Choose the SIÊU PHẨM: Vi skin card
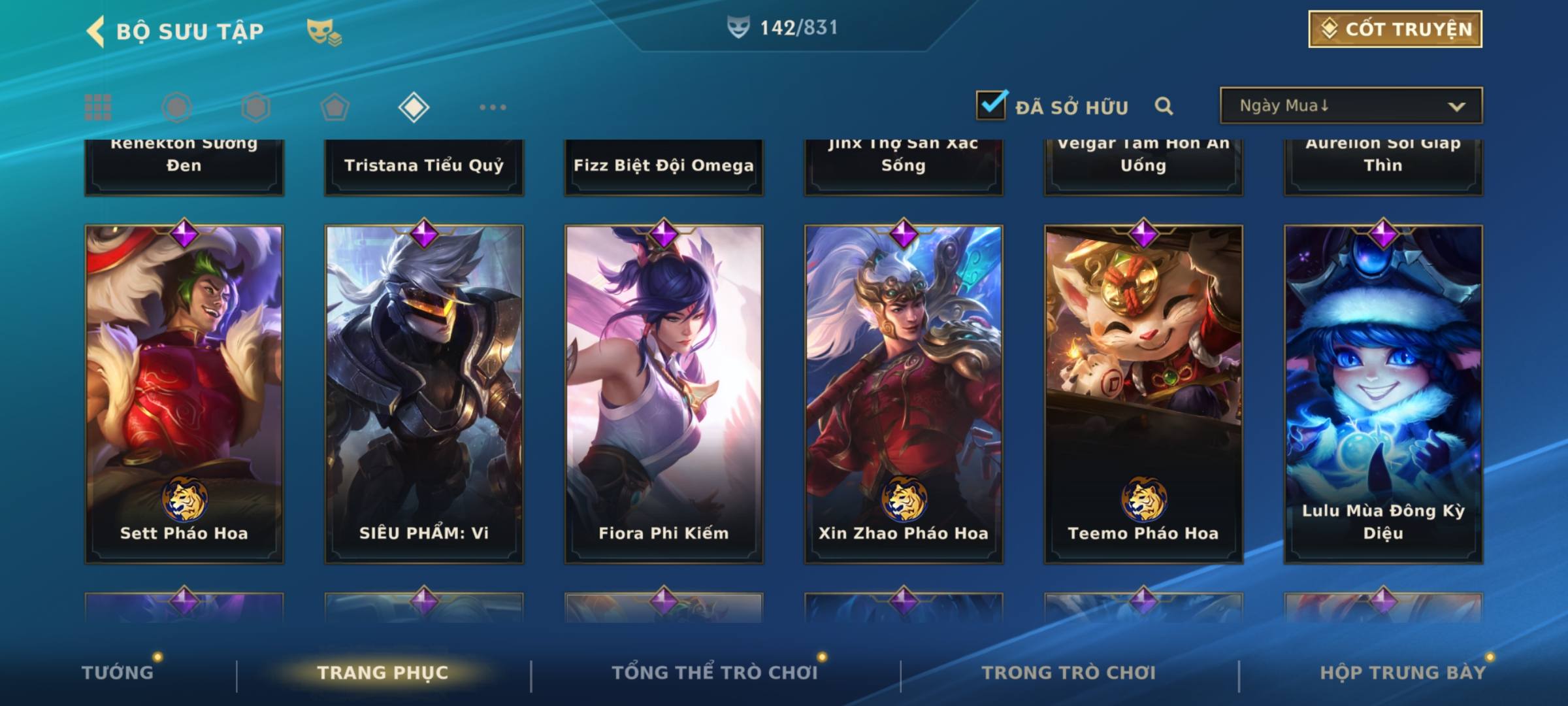This screenshot has height=706, width=1568. [424, 394]
